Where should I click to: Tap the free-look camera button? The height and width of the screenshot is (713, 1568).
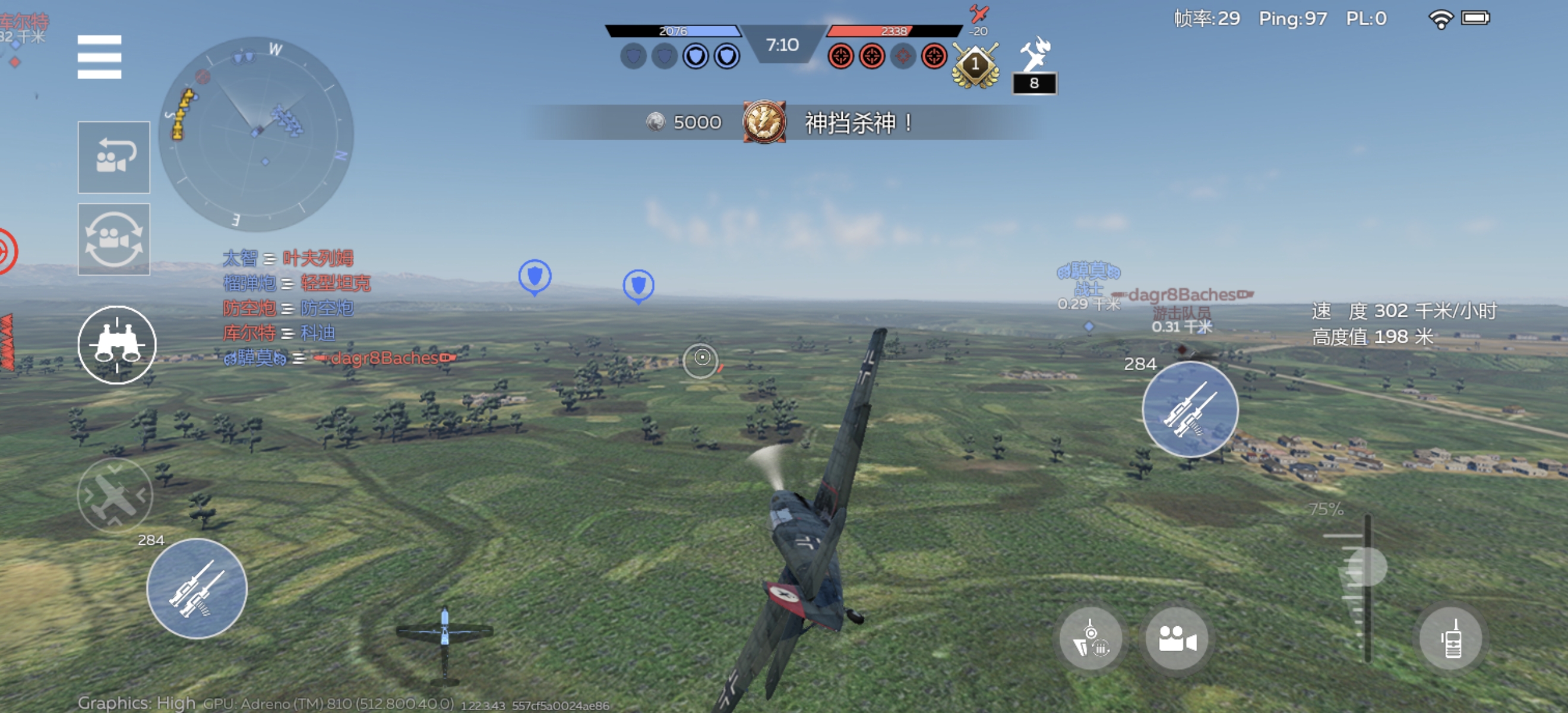click(x=1177, y=639)
